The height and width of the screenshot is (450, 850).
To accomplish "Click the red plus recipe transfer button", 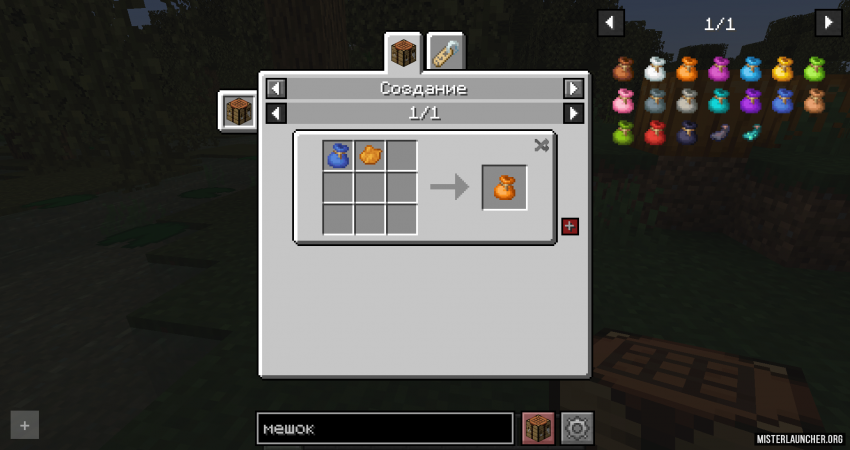I will [570, 226].
